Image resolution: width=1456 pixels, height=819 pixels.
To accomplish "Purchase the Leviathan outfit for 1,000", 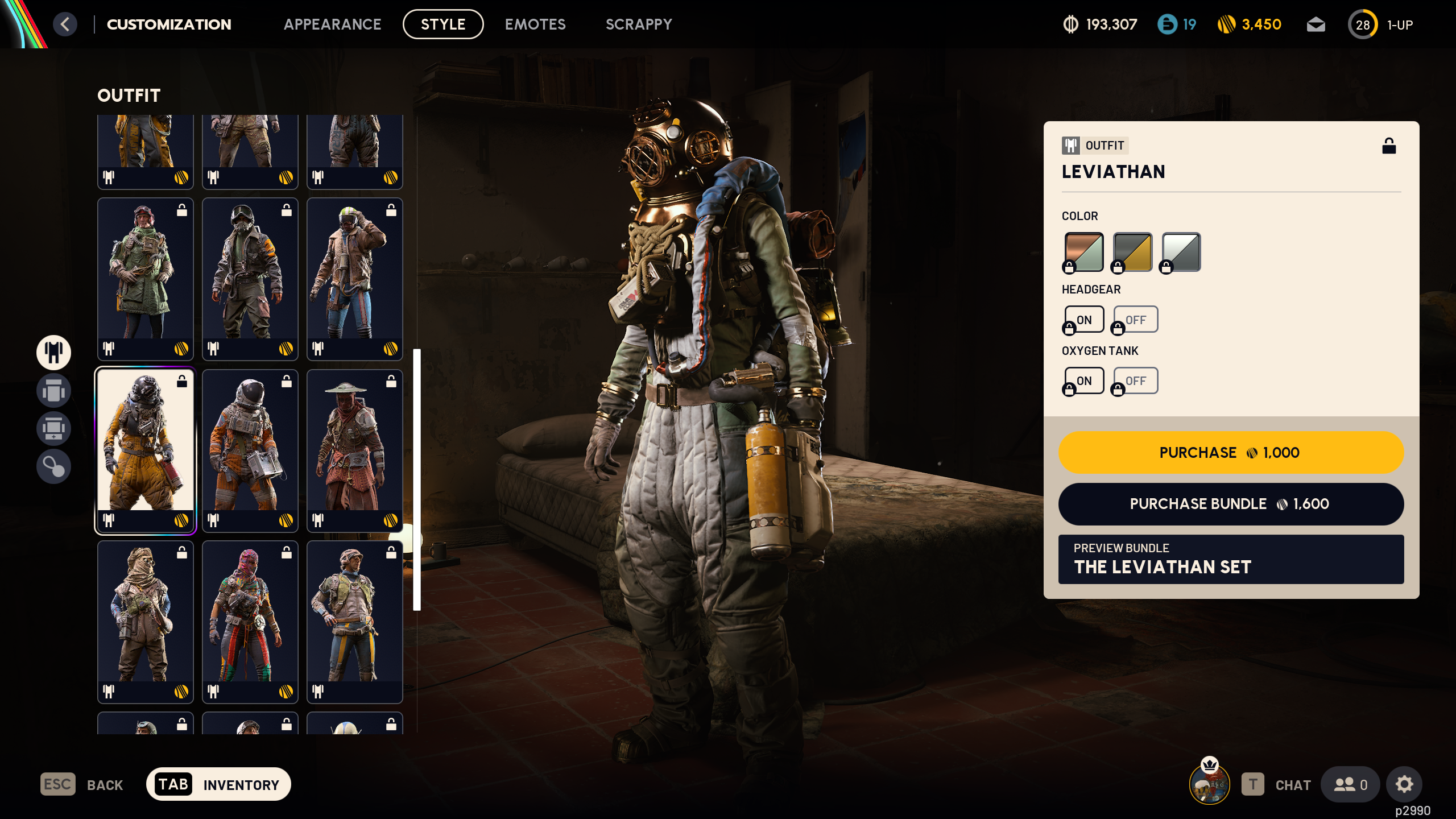I will point(1230,452).
